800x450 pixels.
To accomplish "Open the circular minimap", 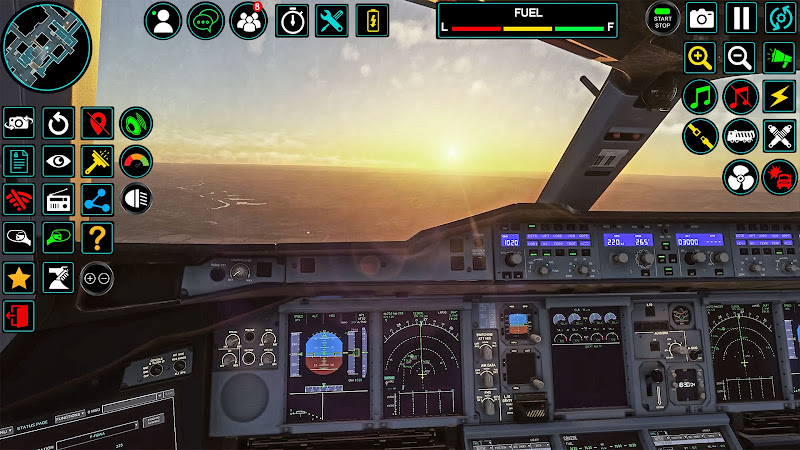I will tap(46, 47).
